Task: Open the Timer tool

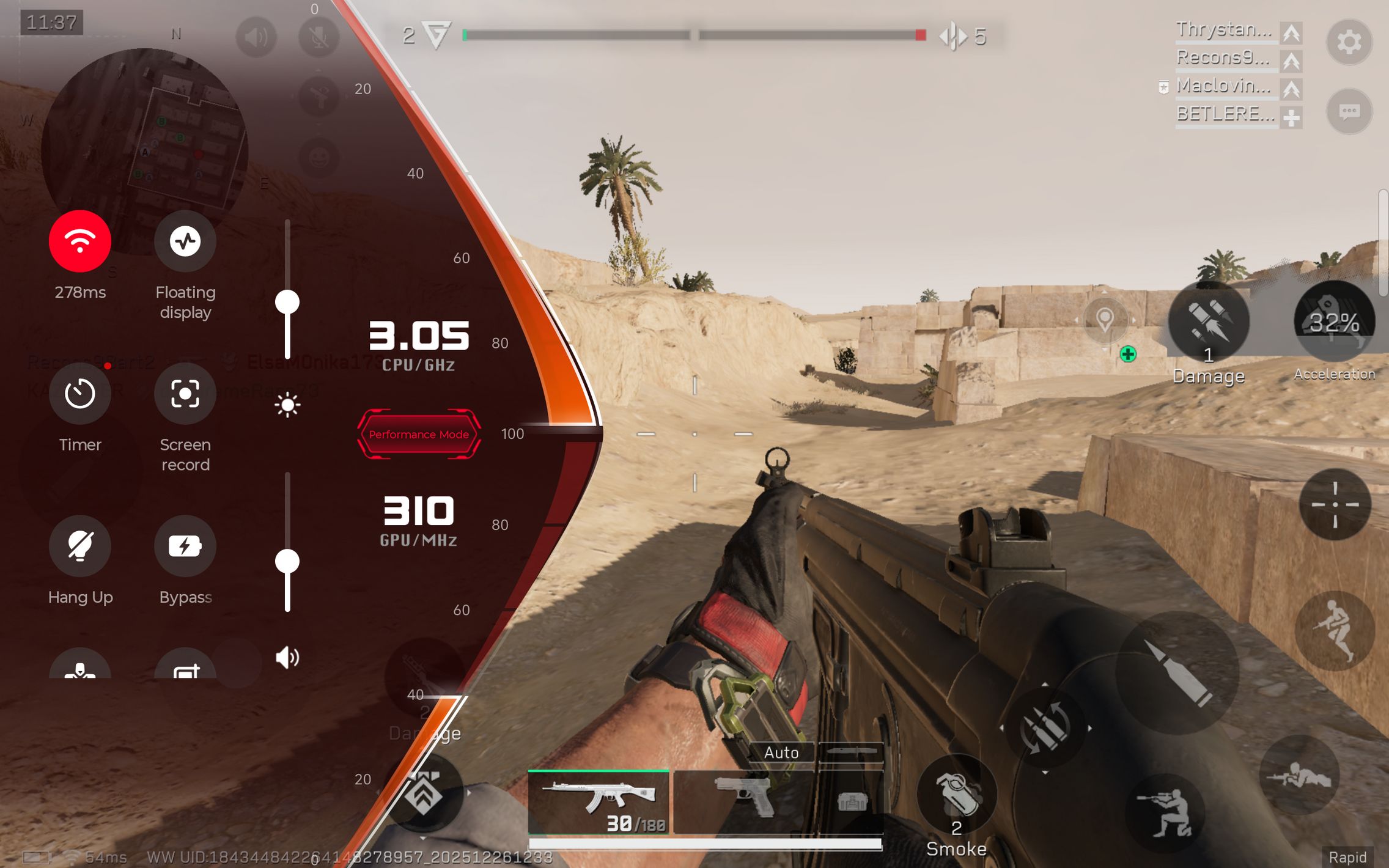Action: 79,394
